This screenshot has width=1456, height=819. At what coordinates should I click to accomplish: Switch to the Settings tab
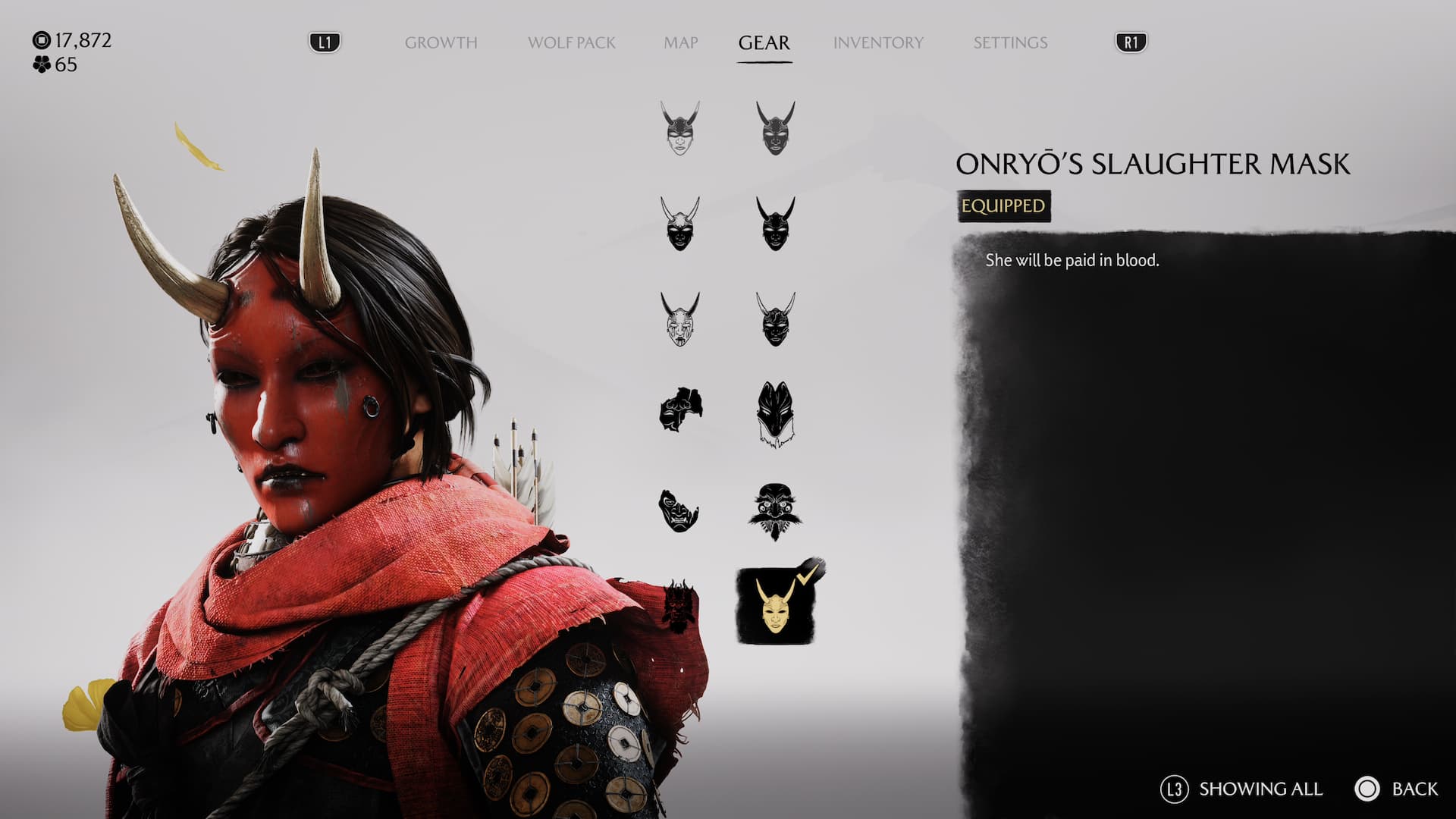coord(1010,42)
